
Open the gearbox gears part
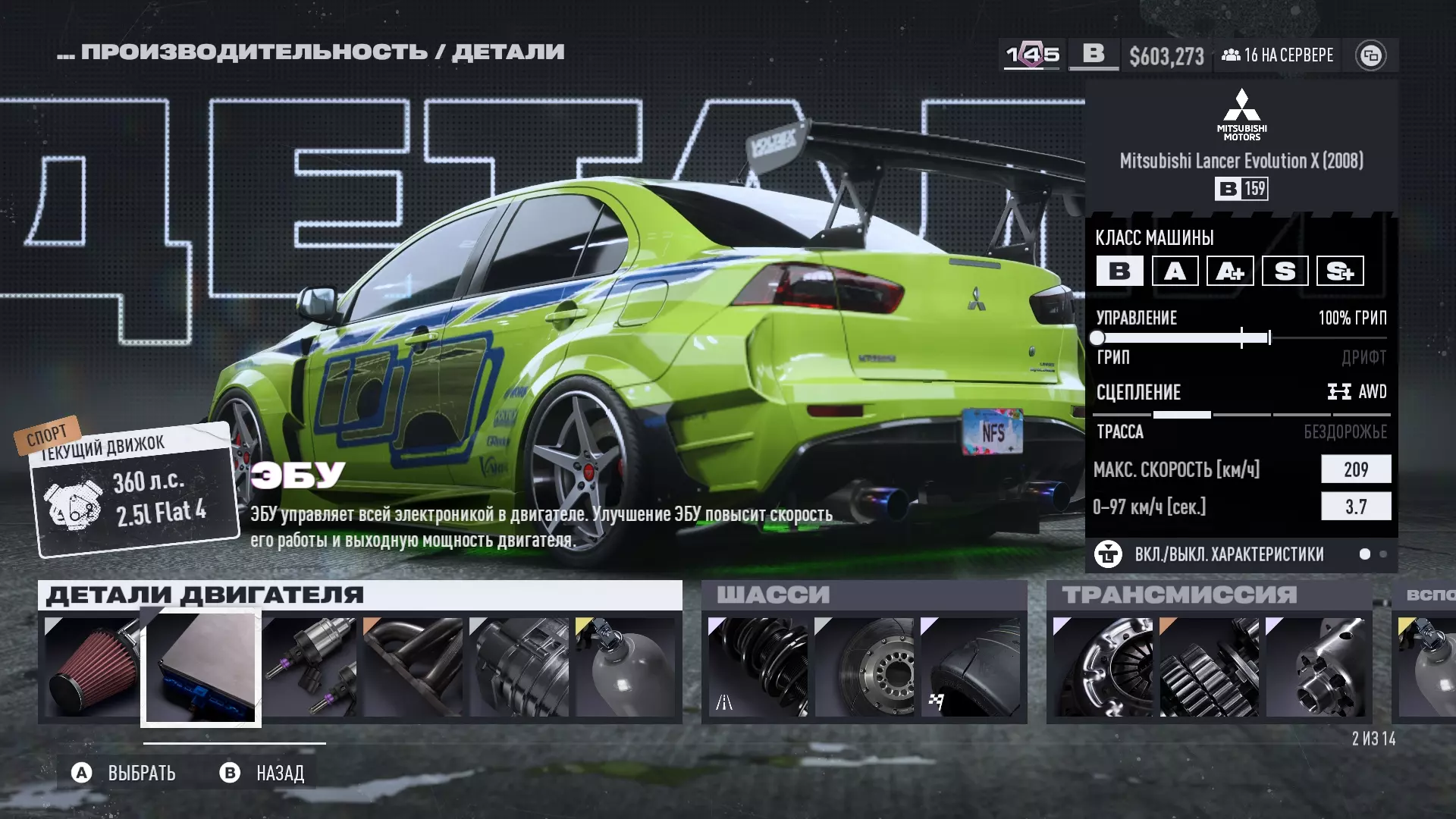pyautogui.click(x=1209, y=667)
